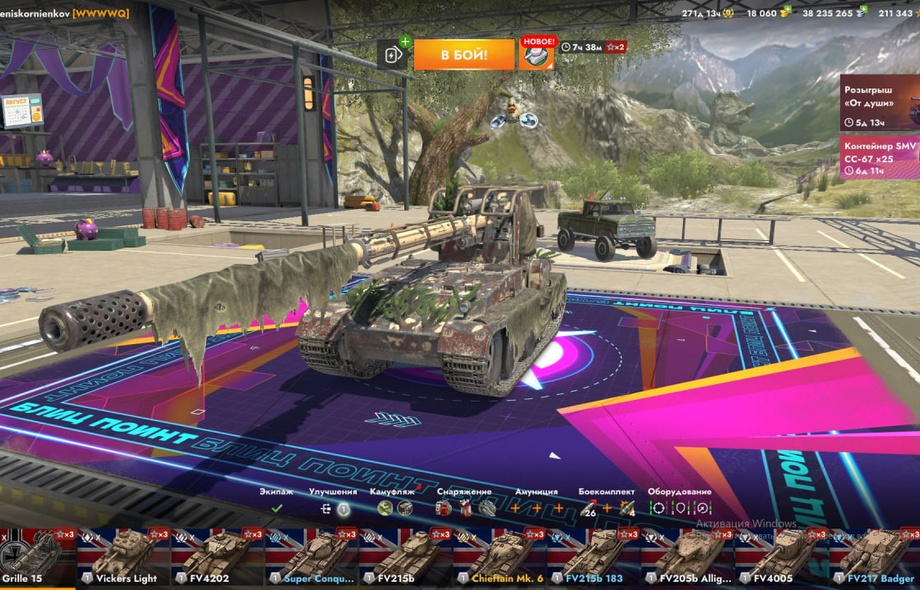The image size is (920, 590).
Task: Start battle with the orange «В бой!» button
Action: point(463,54)
